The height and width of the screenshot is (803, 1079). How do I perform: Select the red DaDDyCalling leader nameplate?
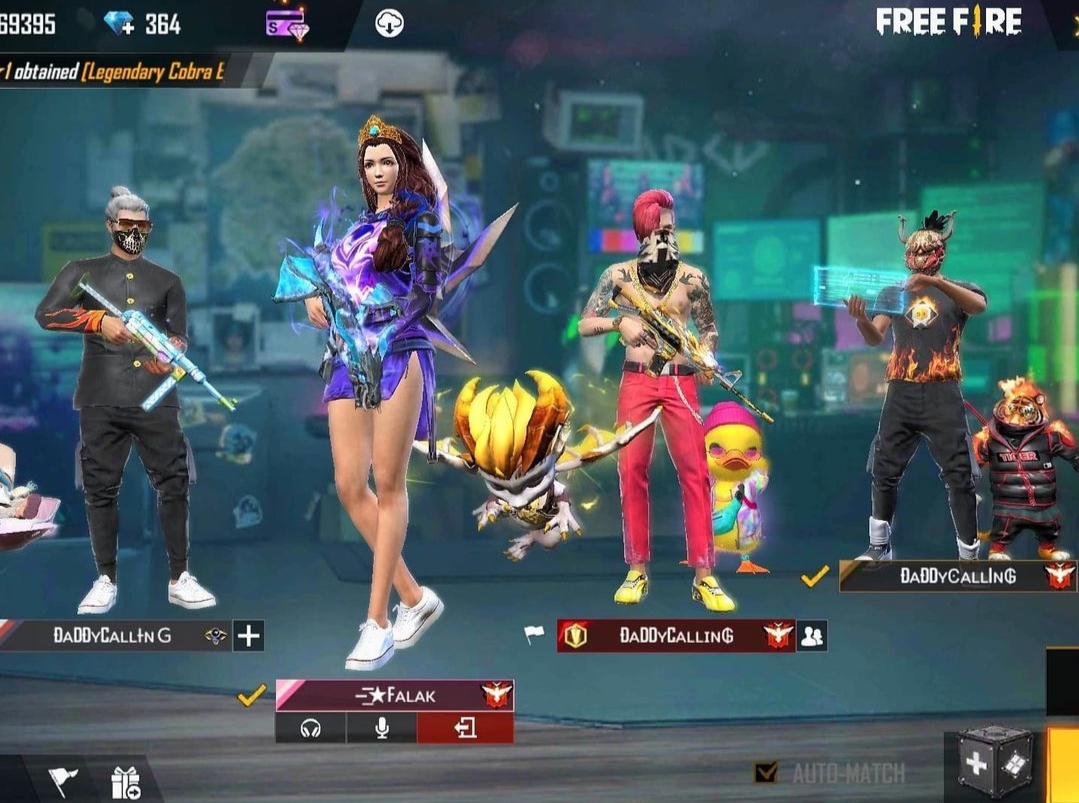coord(675,635)
